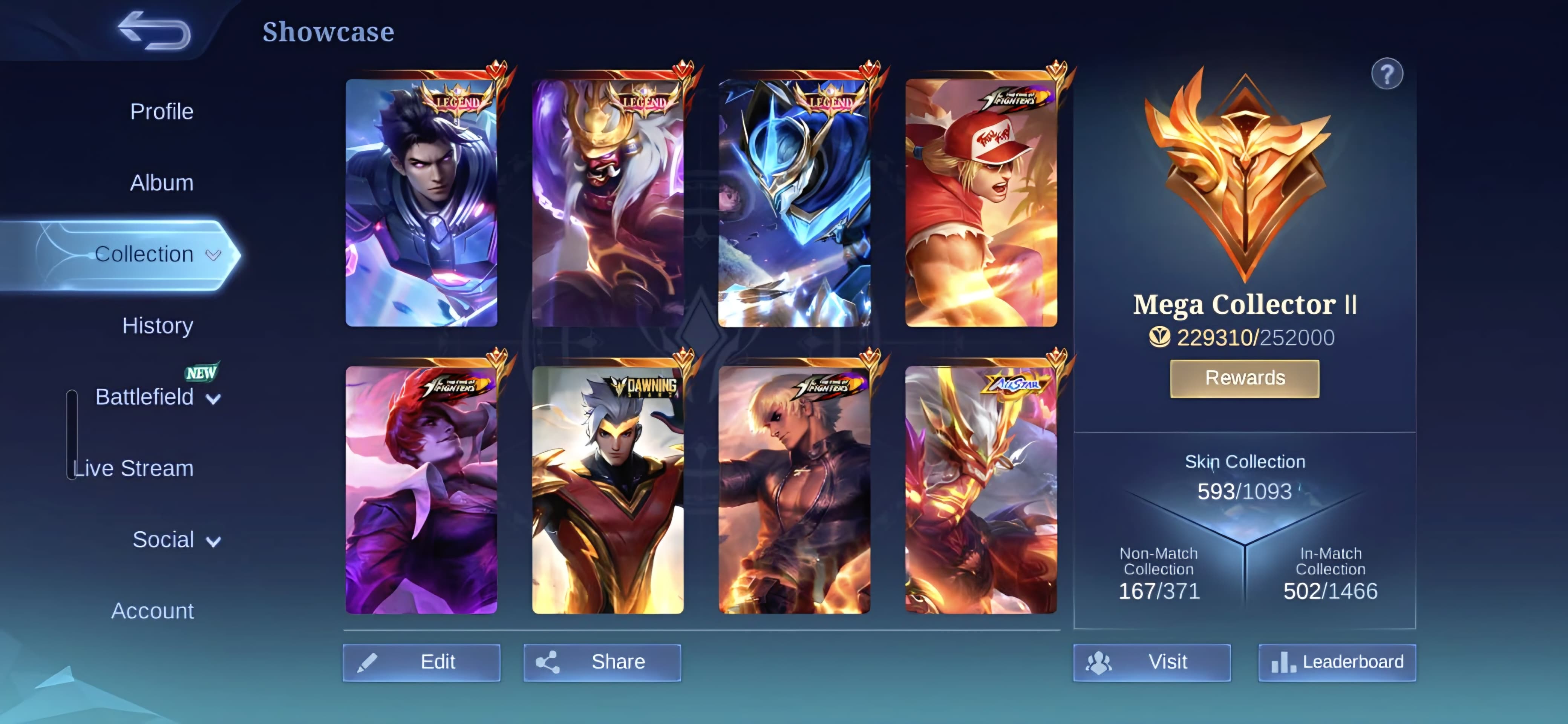
Task: Open the question mark help icon
Action: [x=1387, y=75]
